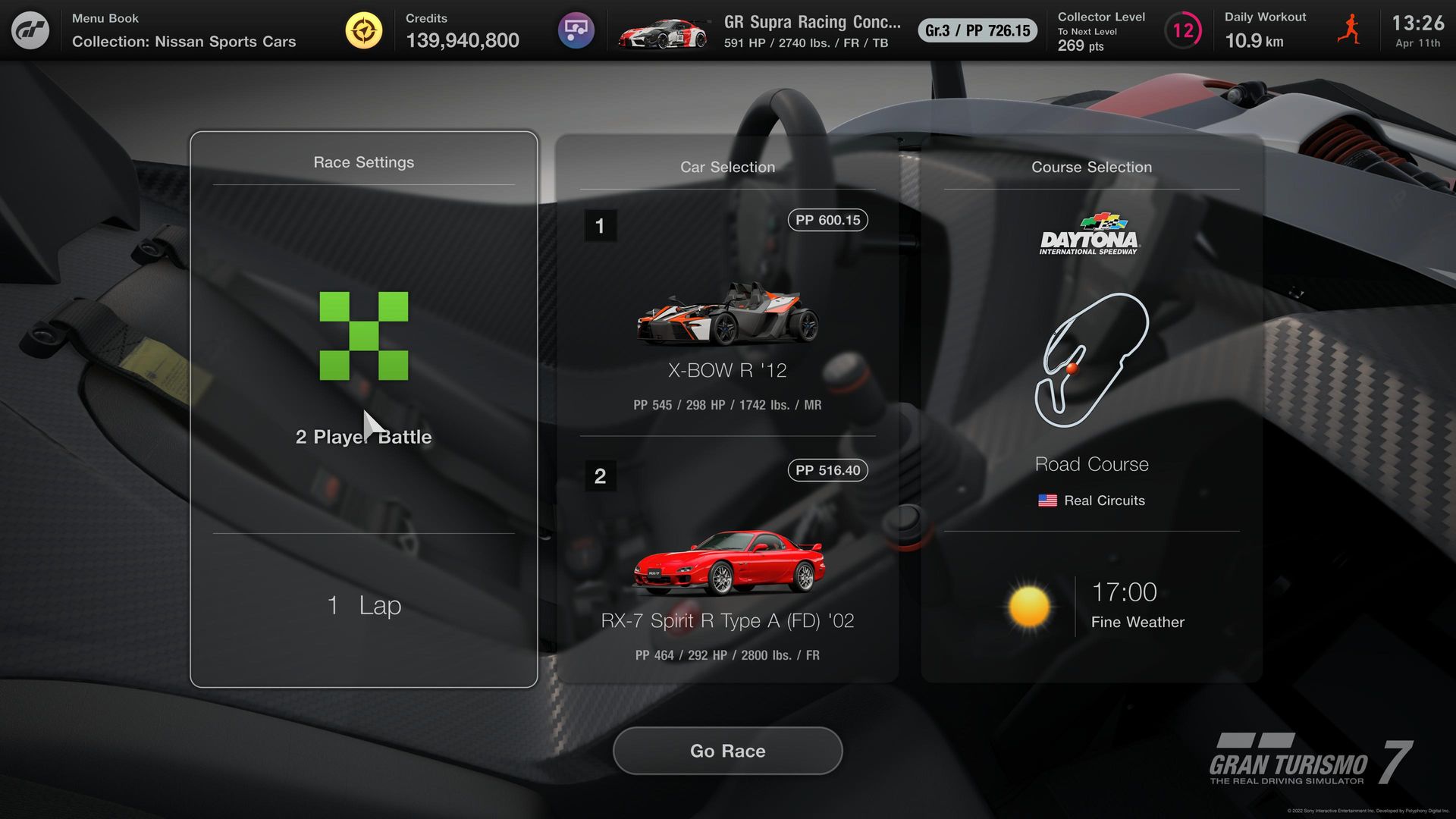Select the 2 Player Battle mode

[363, 364]
